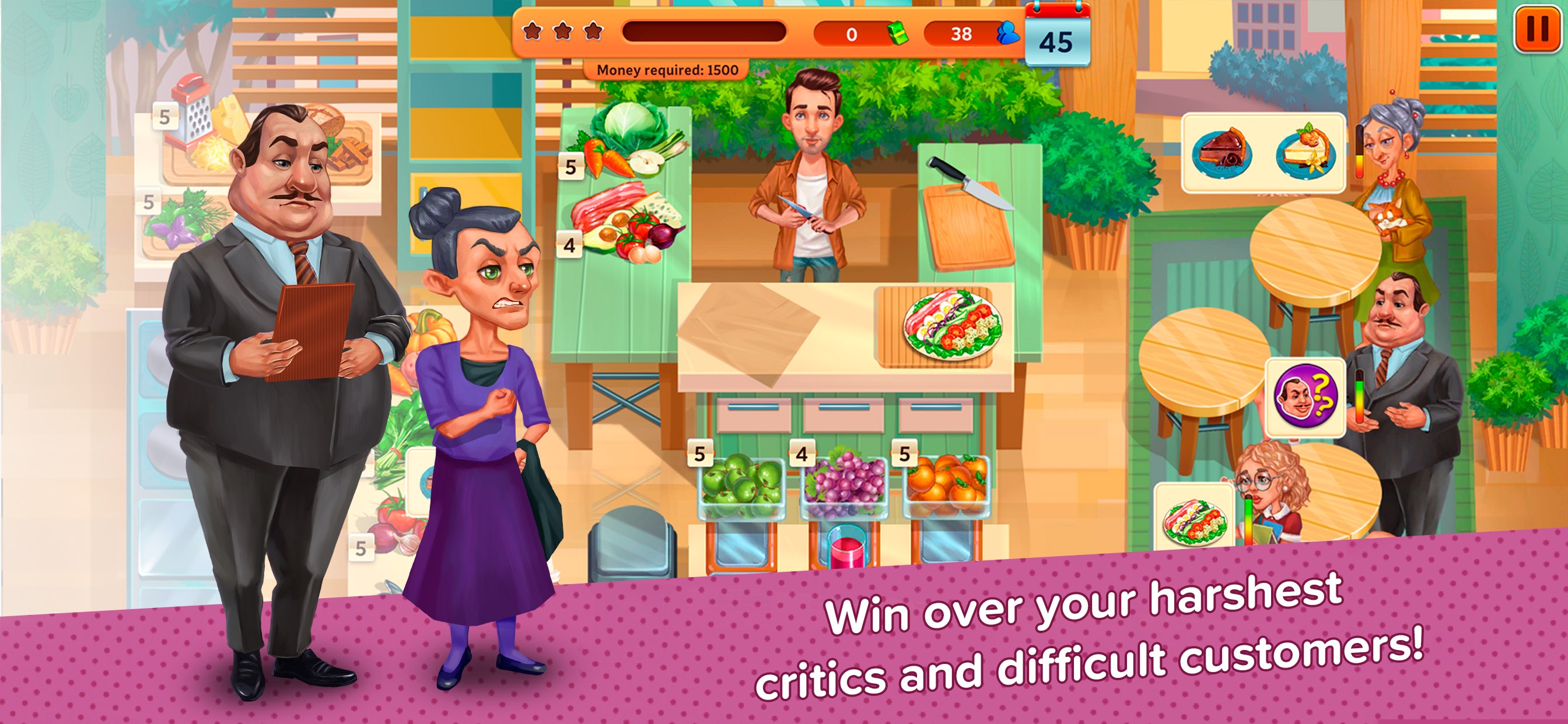Select the wrapping paper on the counter
Viewport: 1568px width, 724px height.
(x=748, y=332)
